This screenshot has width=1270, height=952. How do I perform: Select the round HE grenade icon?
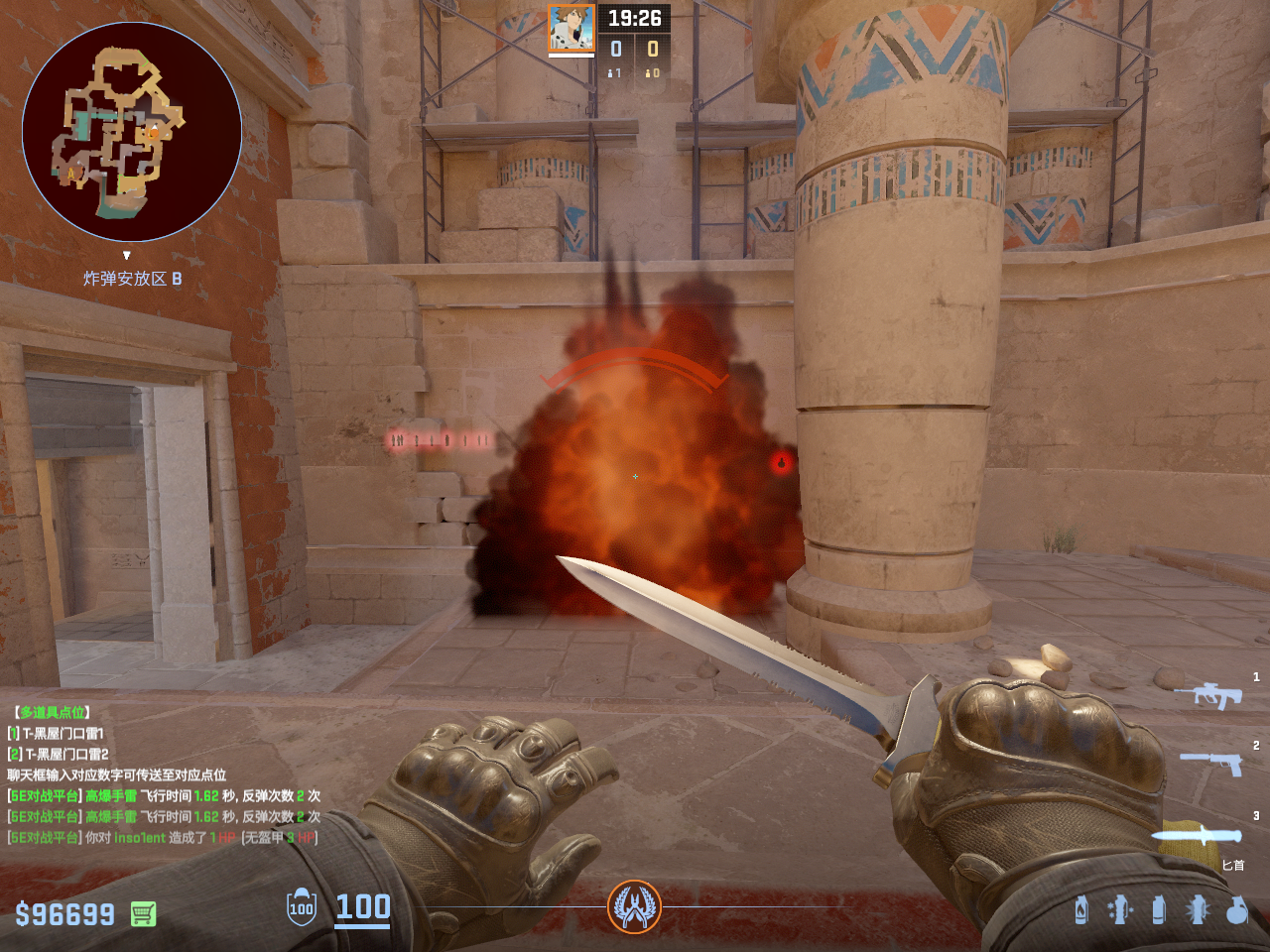(x=1236, y=909)
